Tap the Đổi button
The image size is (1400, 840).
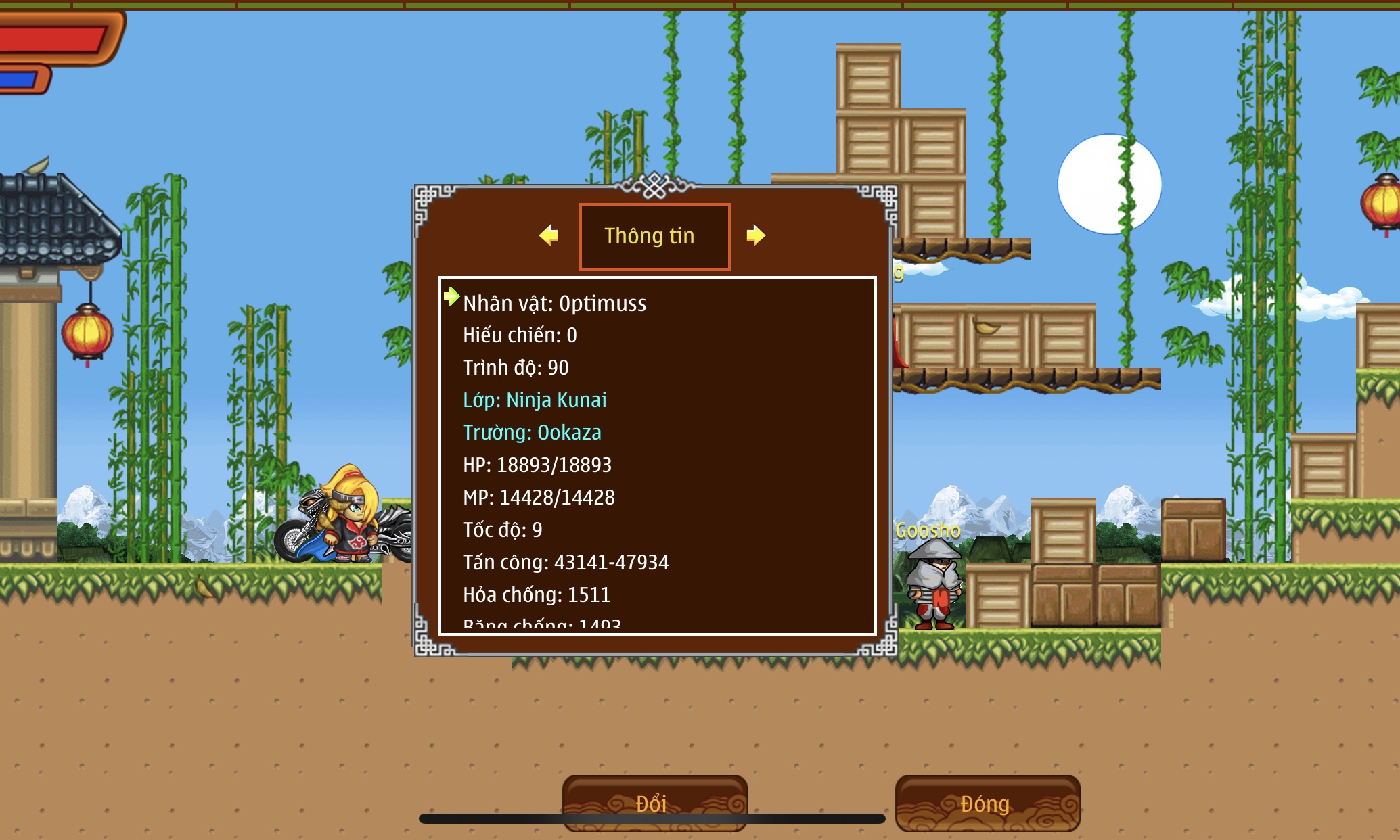pos(654,802)
